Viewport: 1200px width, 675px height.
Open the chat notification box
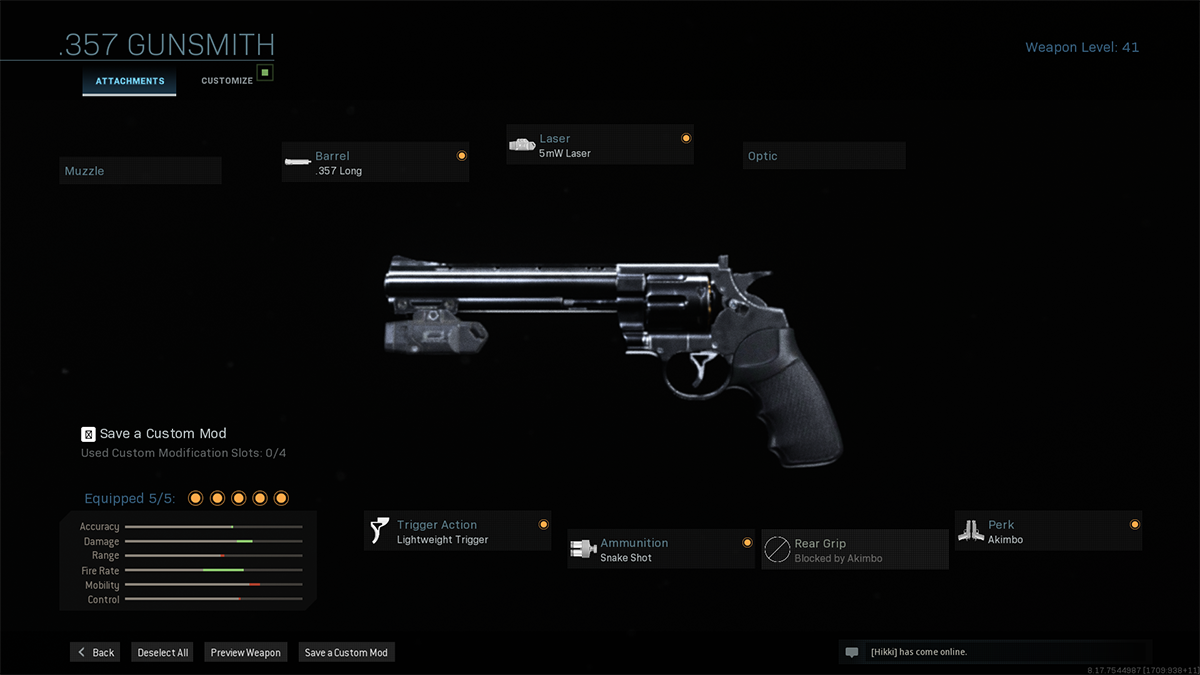point(994,652)
